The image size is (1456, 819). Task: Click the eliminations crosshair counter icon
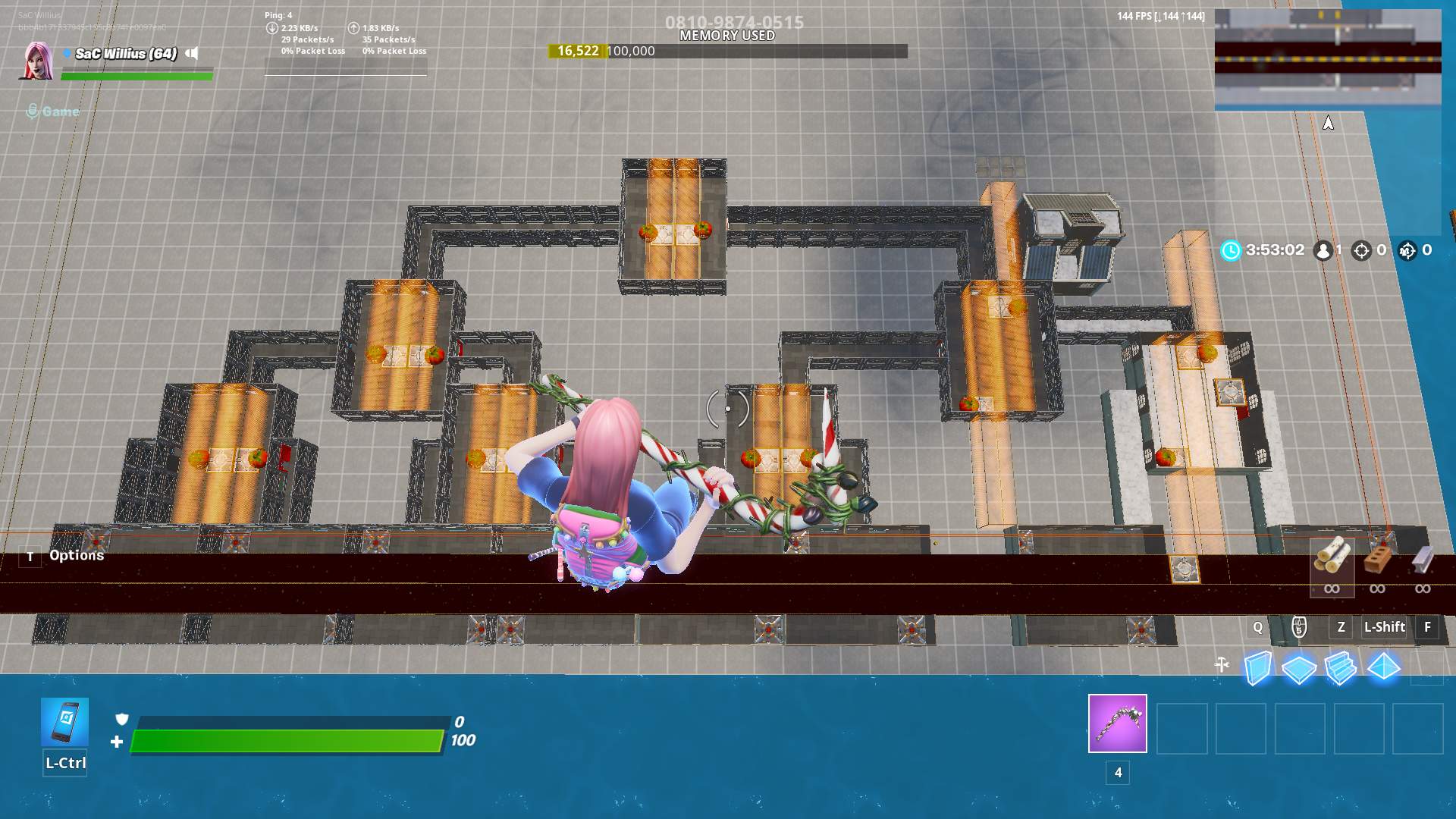(1363, 249)
